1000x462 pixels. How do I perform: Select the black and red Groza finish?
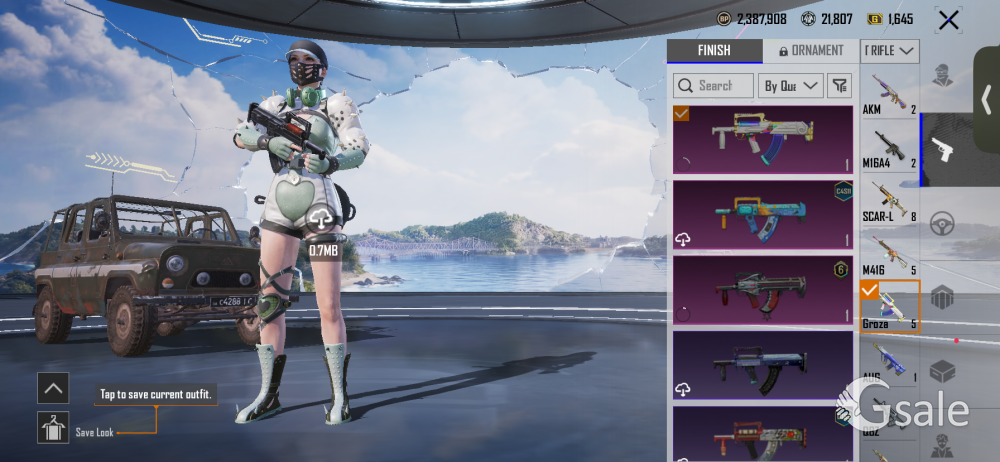click(762, 289)
